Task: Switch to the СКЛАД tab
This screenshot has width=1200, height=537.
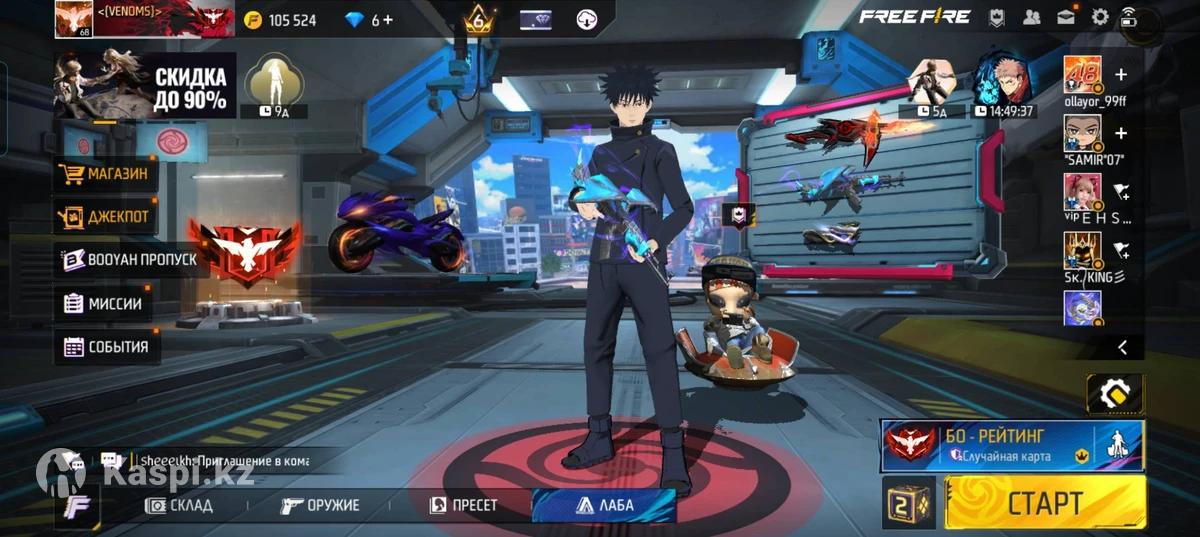Action: coord(180,505)
